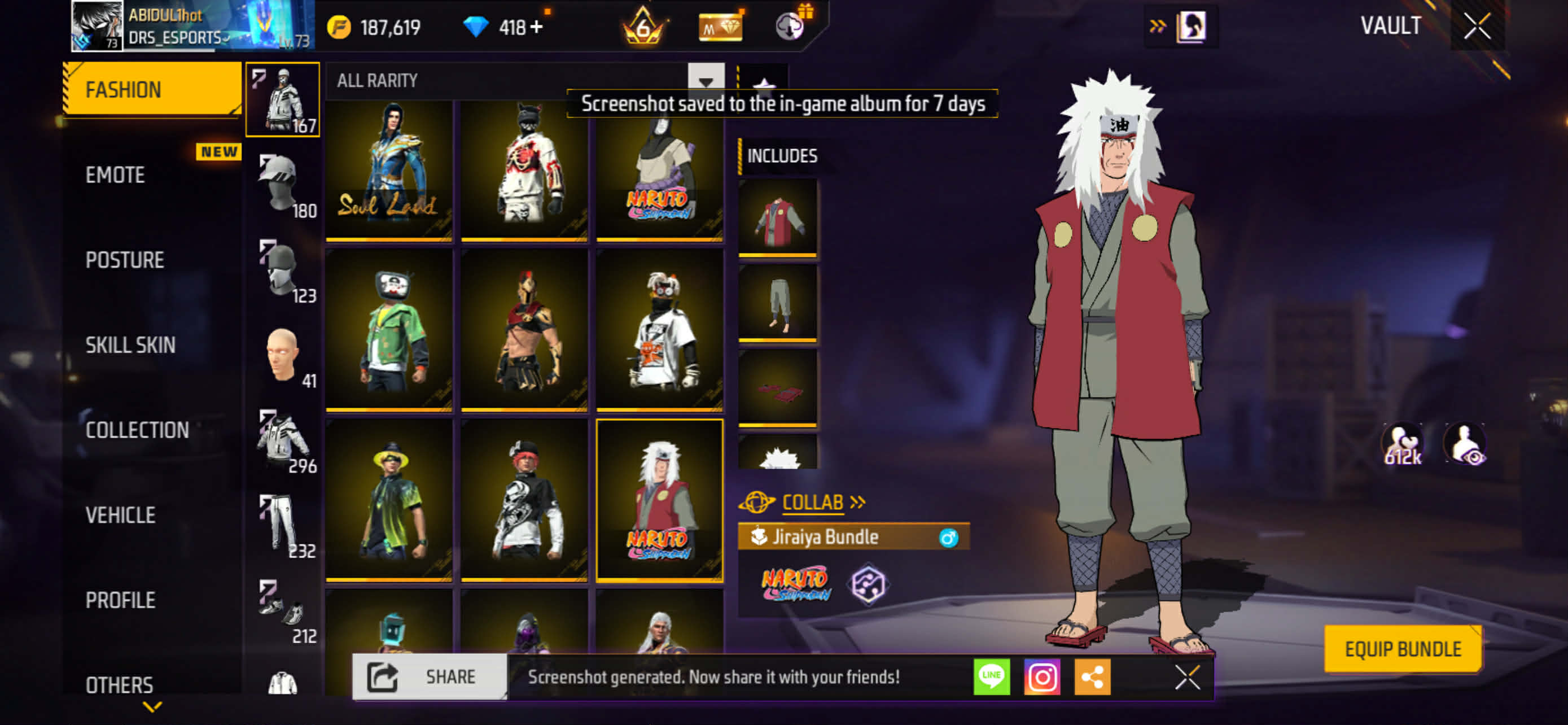Show the Vehicle category

121,516
